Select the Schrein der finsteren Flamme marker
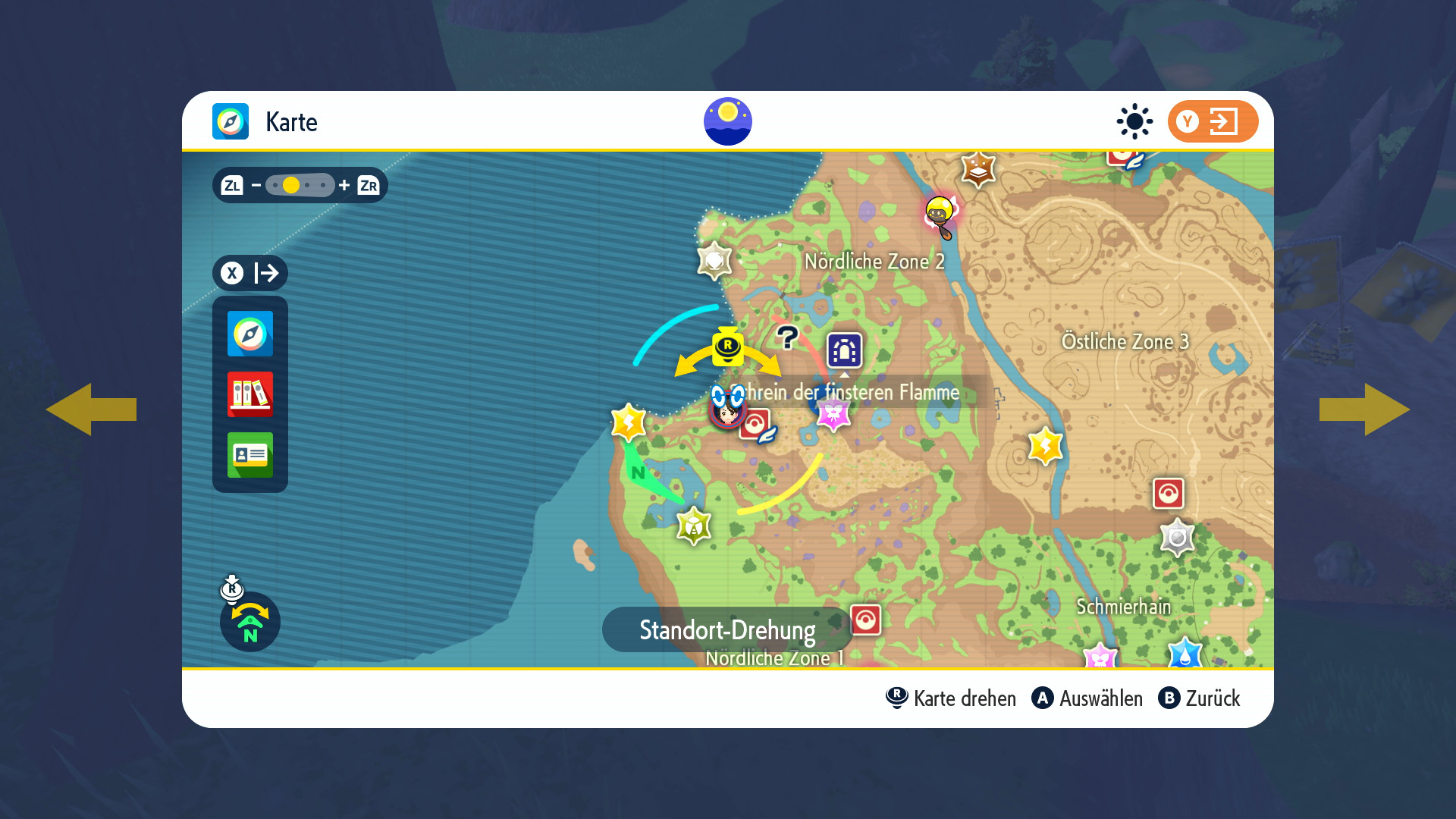 click(844, 350)
